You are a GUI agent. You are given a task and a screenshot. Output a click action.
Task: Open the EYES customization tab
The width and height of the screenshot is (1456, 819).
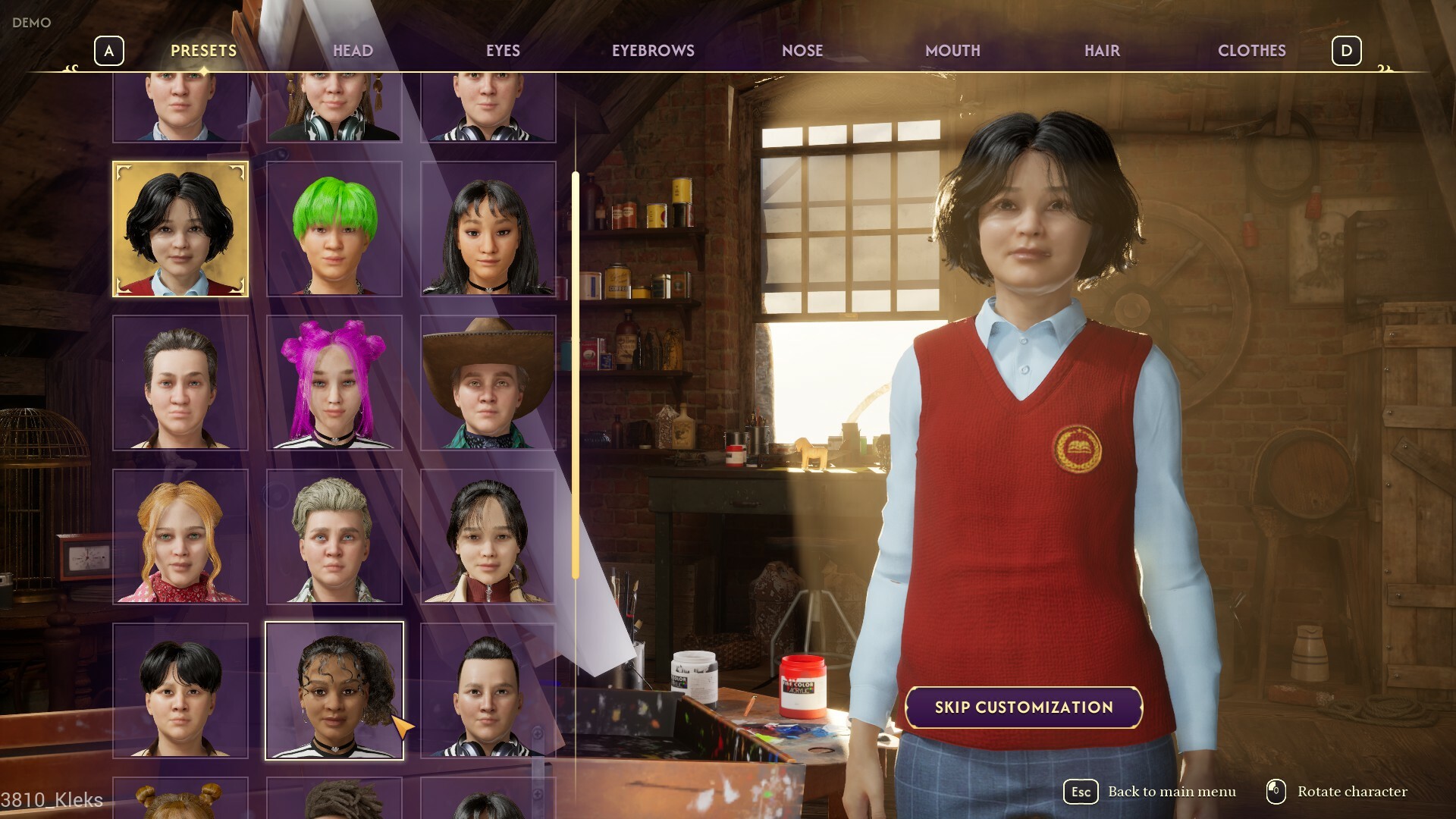tap(504, 51)
